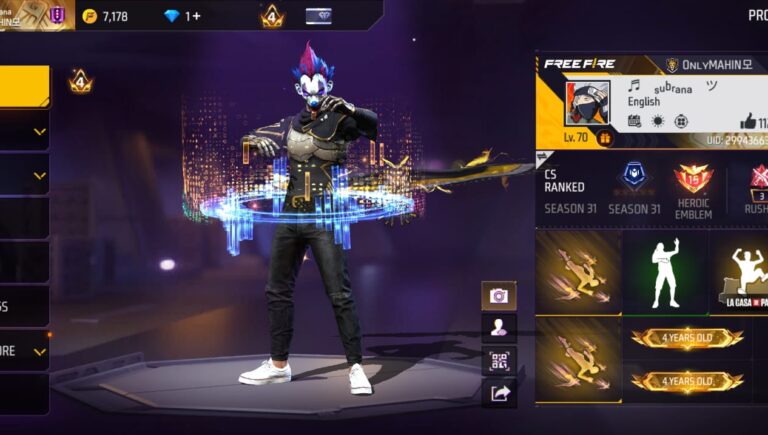Select the highlighted yellow sidebar tab
768x435 pixels.
pyautogui.click(x=24, y=86)
